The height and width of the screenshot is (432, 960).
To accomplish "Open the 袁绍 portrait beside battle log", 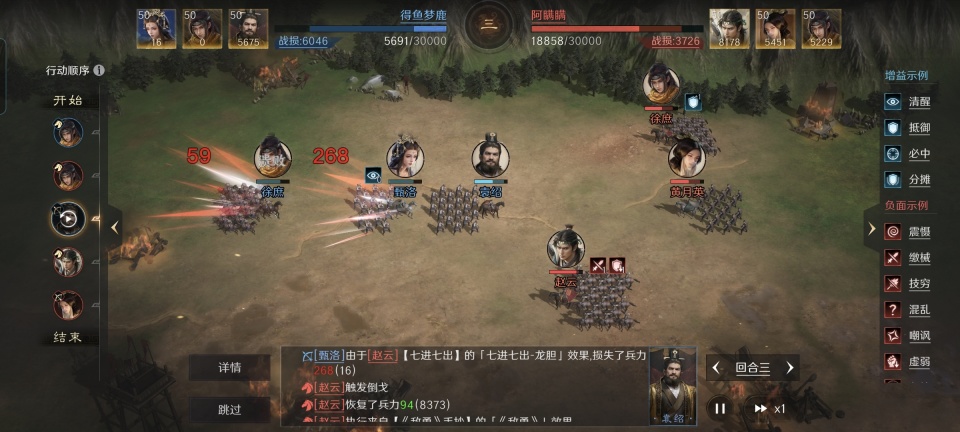I will (672, 385).
